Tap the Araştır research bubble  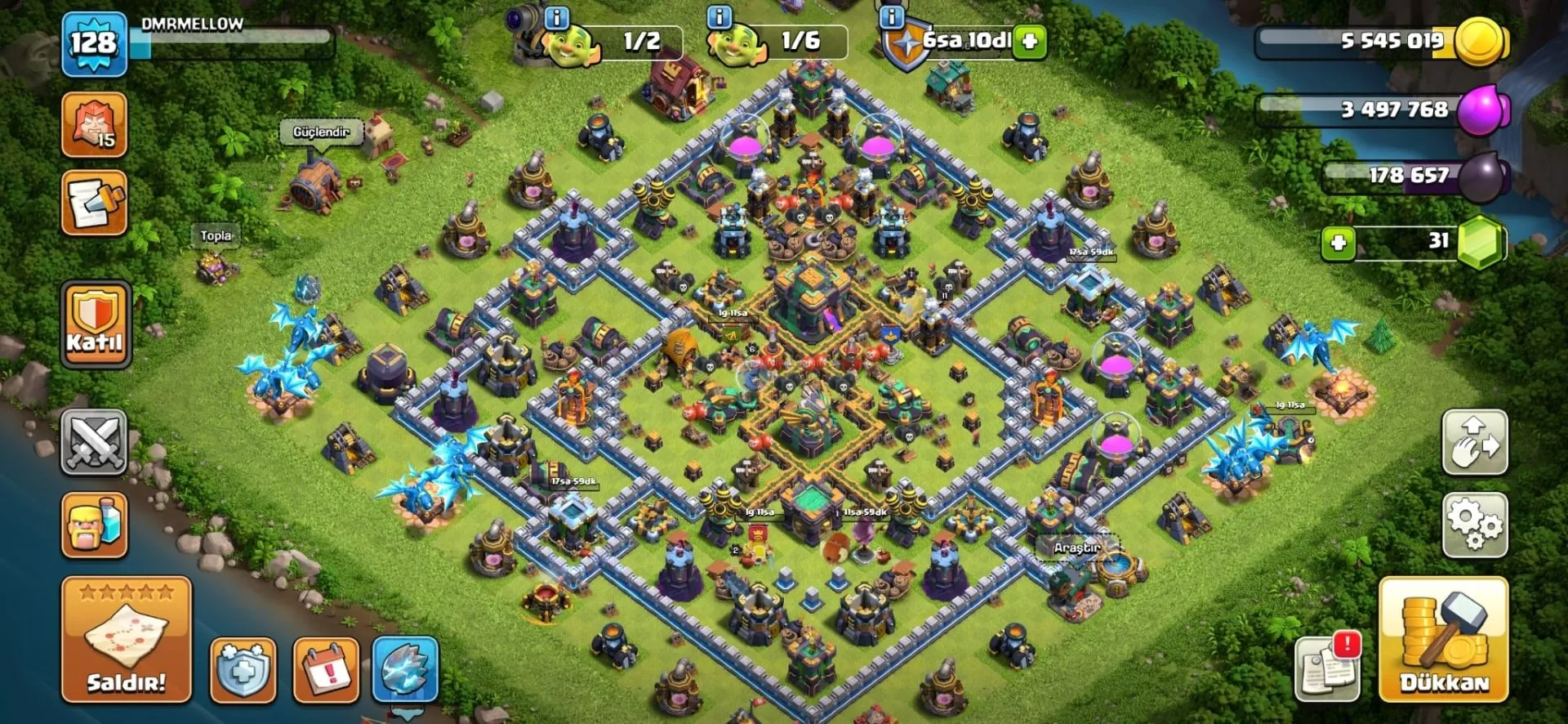[x=1076, y=547]
